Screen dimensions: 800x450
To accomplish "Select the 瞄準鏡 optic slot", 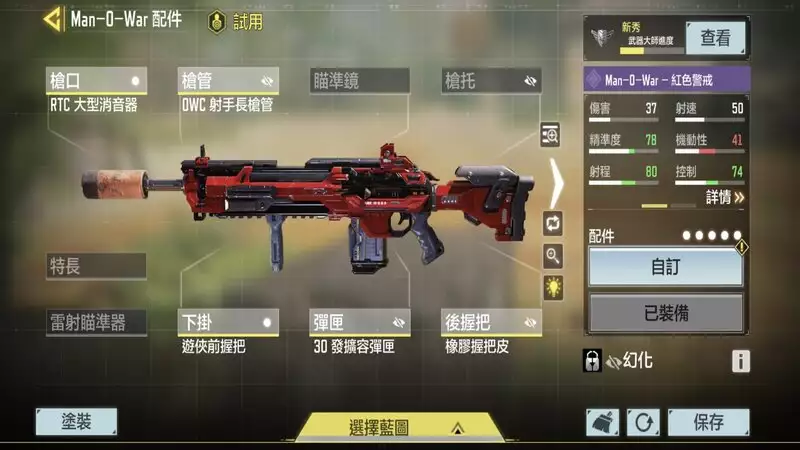I will point(360,81).
